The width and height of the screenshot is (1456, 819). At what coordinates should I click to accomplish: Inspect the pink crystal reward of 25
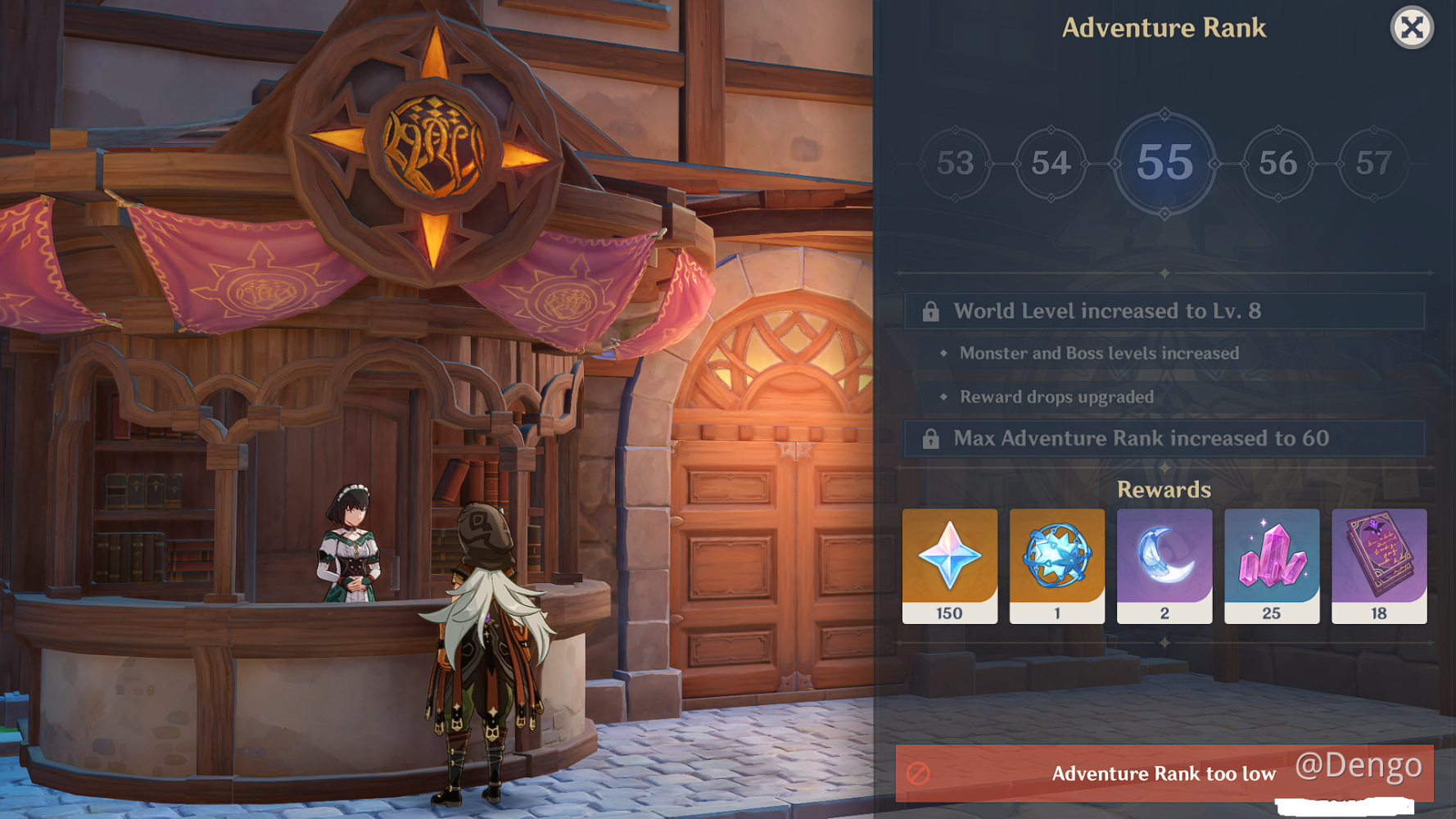1272,565
